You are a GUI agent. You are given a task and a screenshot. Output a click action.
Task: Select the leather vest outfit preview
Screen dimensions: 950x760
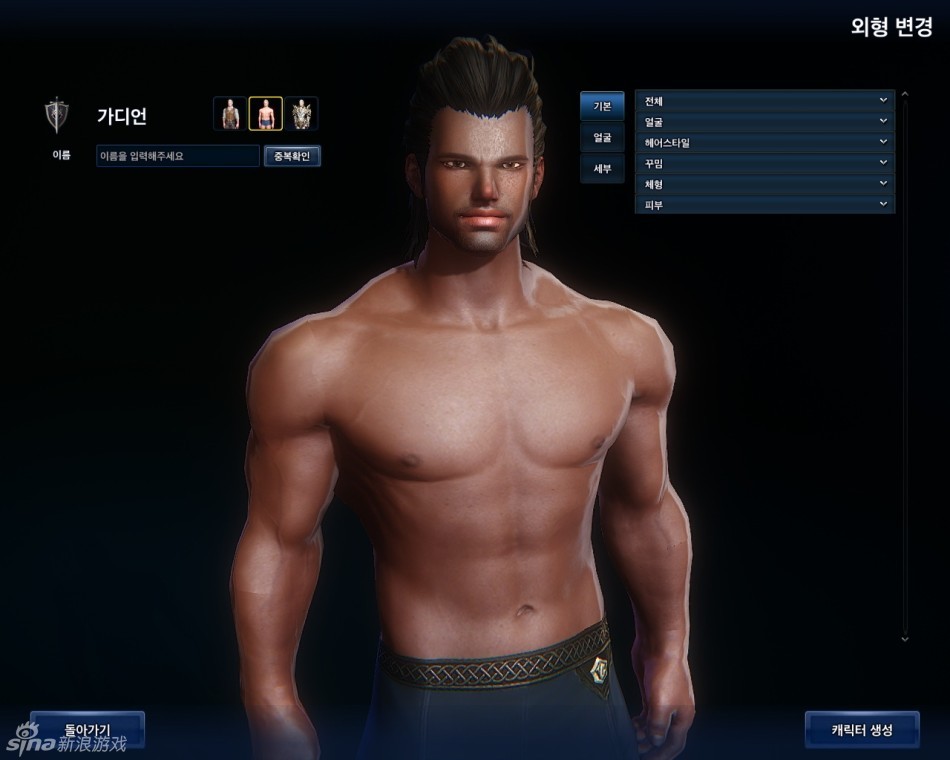(x=230, y=114)
